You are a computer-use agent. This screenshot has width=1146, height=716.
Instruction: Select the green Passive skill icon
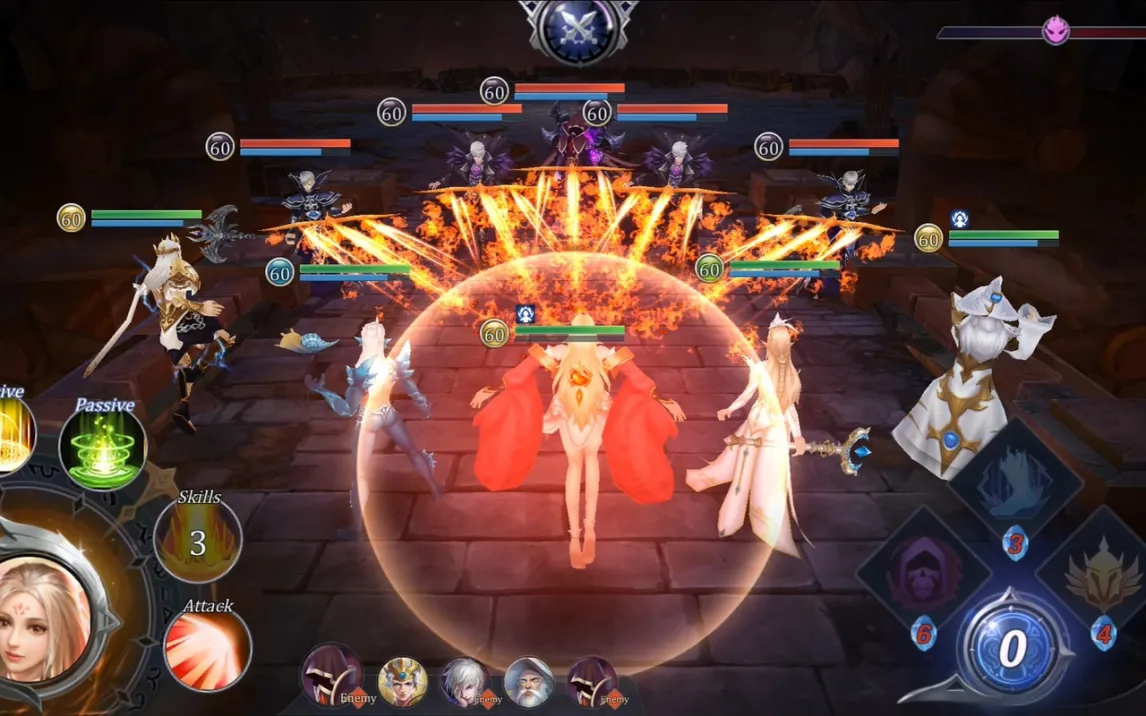click(103, 447)
